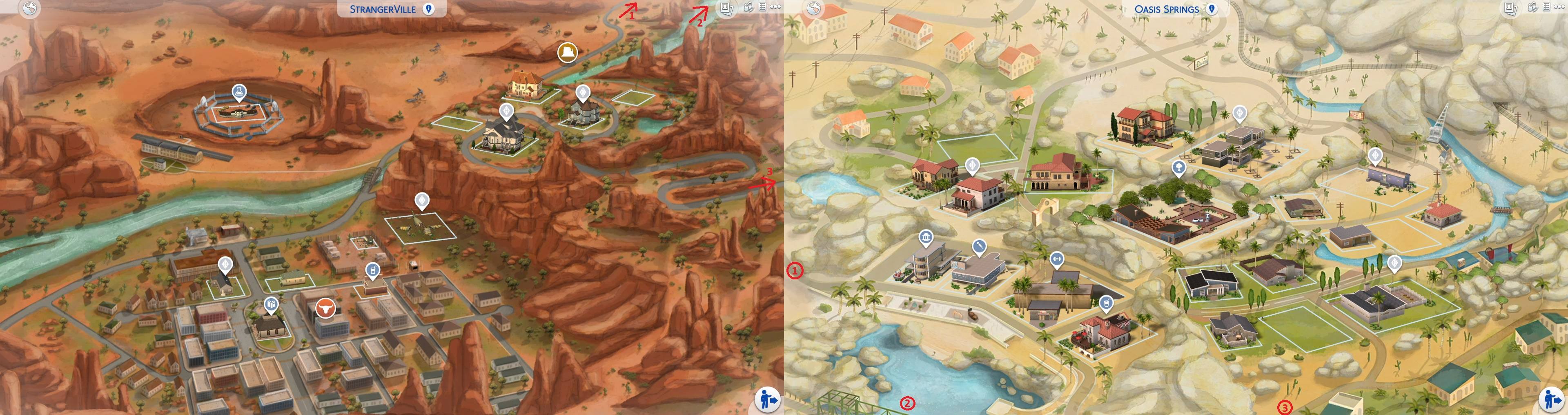Viewport: 1568px width, 415px height.
Task: Click the return-to-household button on StrangerVille map
Action: click(x=767, y=400)
